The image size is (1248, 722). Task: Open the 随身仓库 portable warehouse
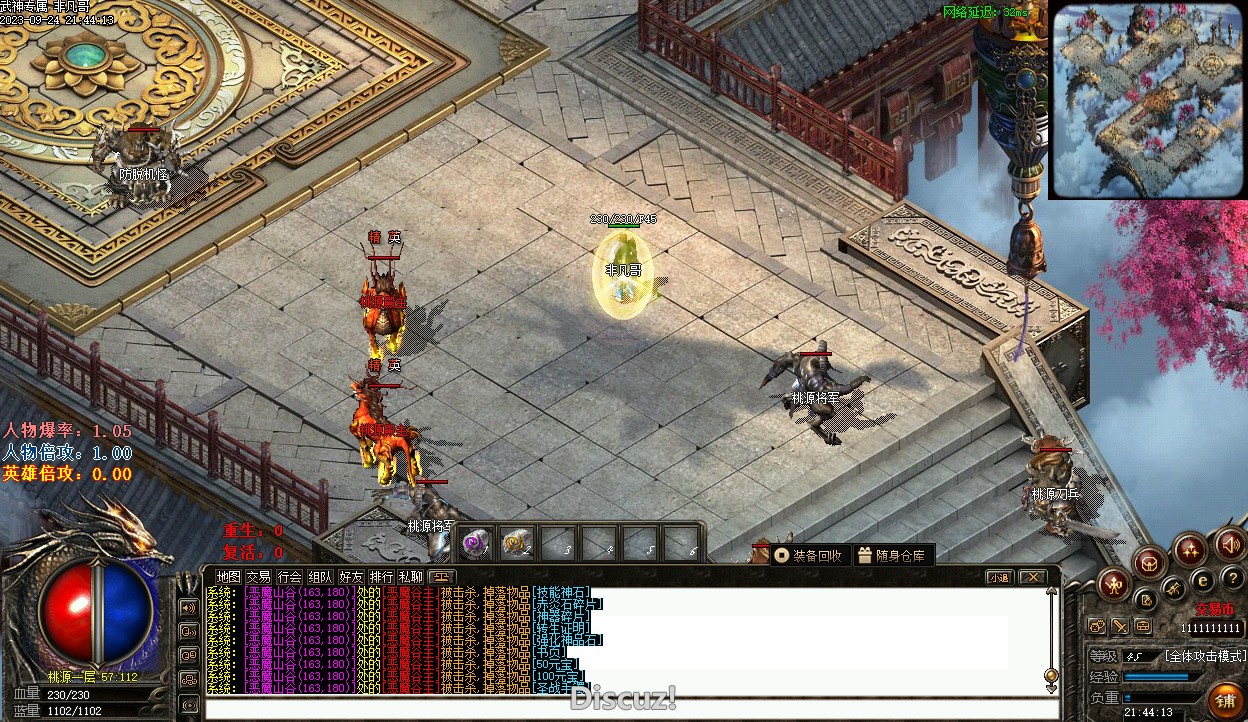coord(891,556)
